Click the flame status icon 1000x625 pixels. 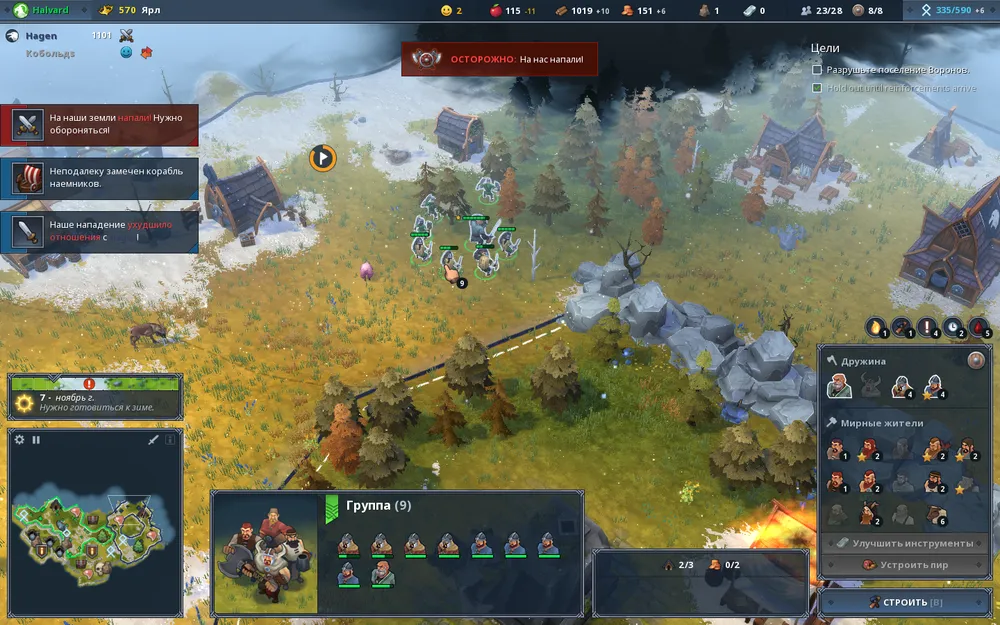coord(877,326)
